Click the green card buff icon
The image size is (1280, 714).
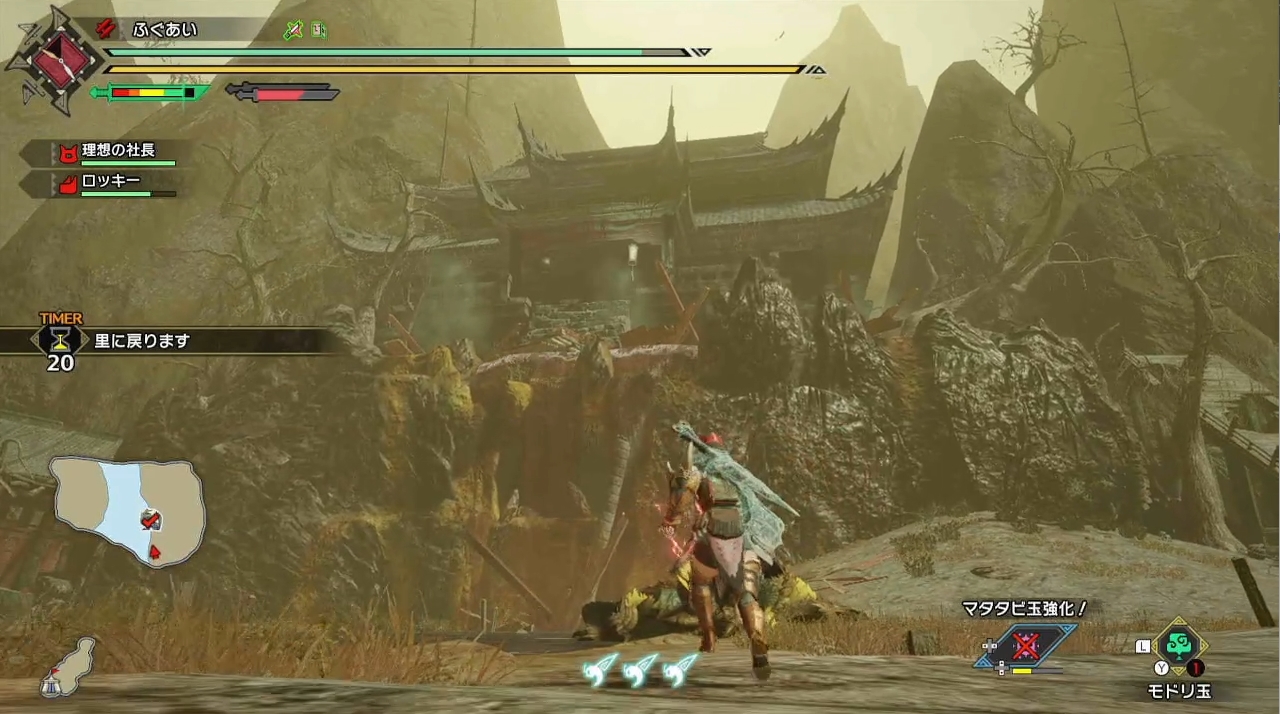click(x=318, y=30)
